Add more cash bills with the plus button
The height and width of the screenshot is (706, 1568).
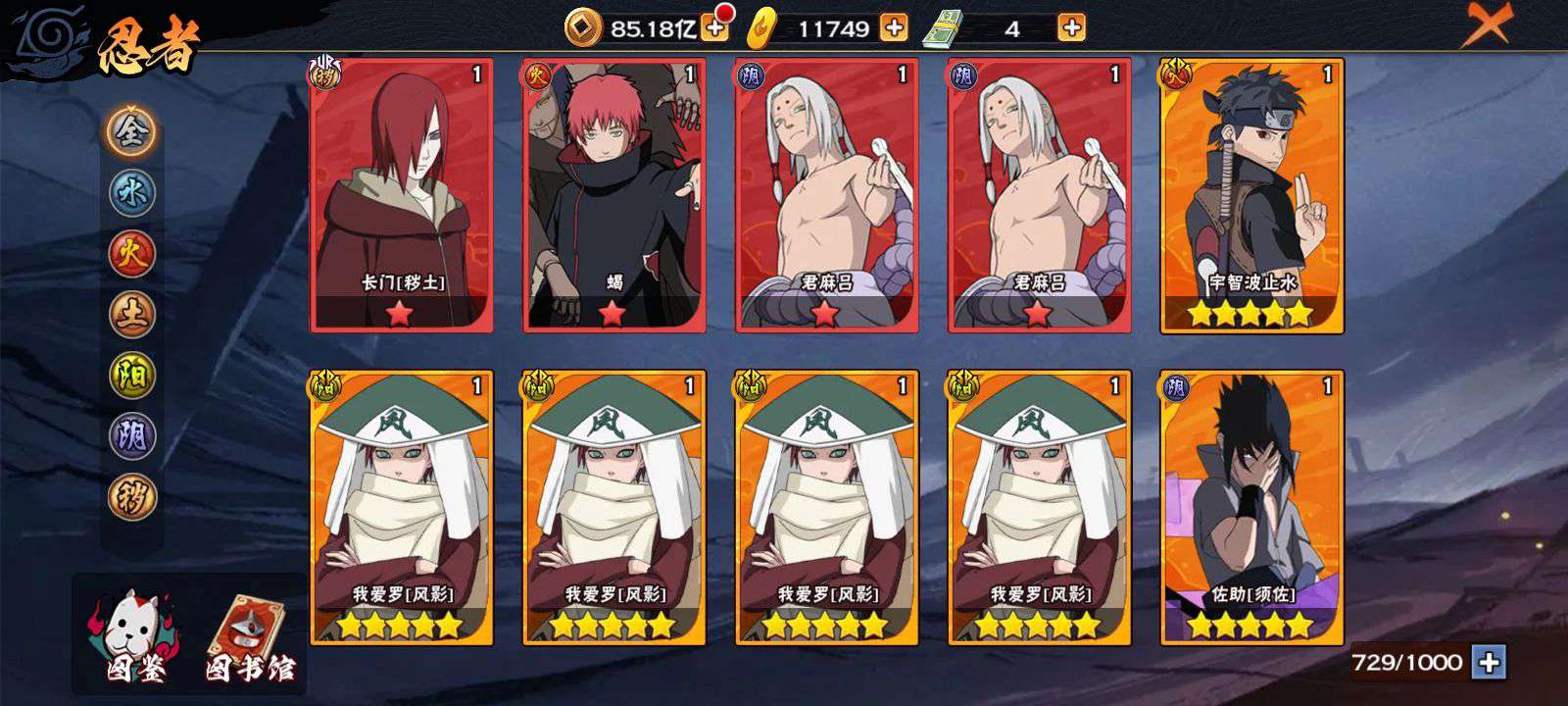coord(1072,28)
